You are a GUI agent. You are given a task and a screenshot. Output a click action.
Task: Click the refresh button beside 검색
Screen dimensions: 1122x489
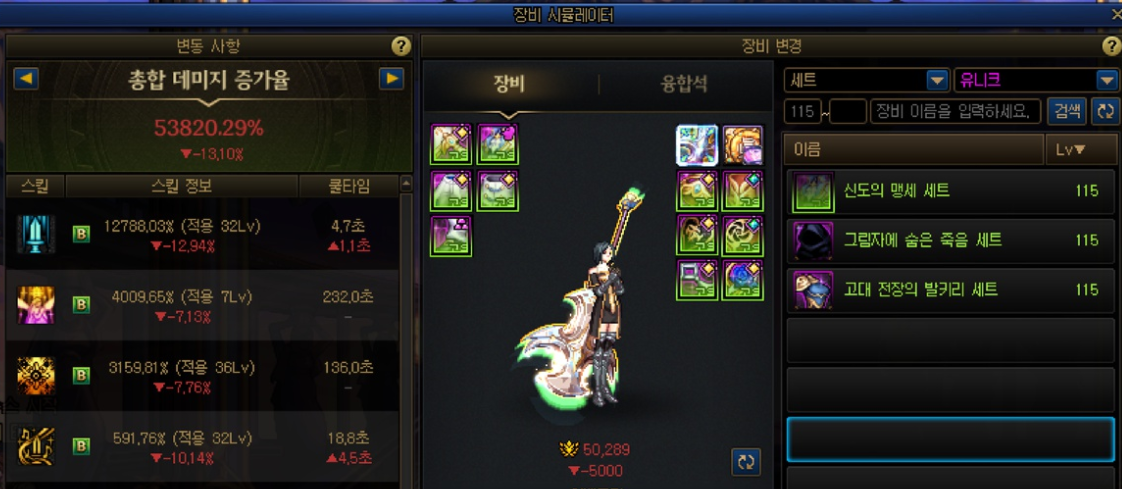tap(1105, 111)
